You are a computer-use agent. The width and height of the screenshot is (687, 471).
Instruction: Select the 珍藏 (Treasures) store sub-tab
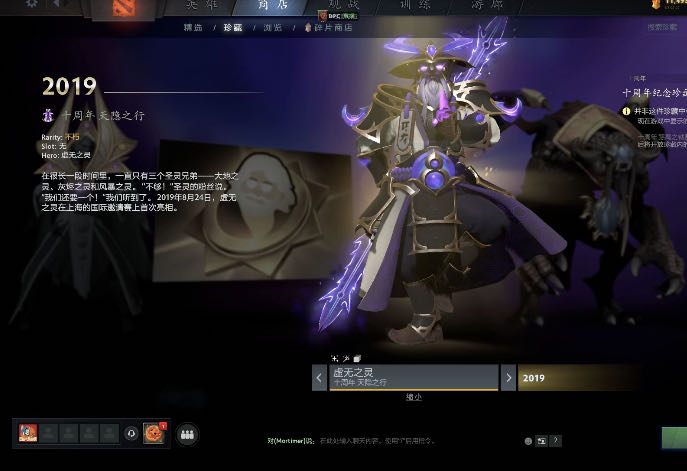coord(232,27)
